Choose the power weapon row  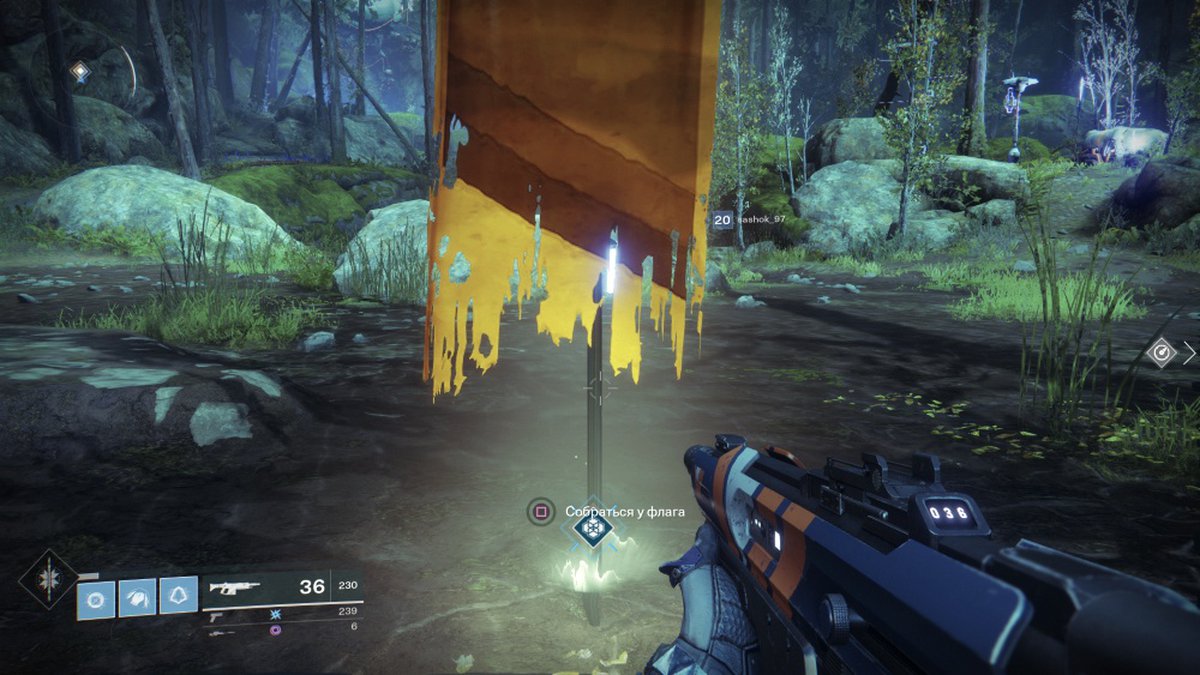pyautogui.click(x=282, y=628)
